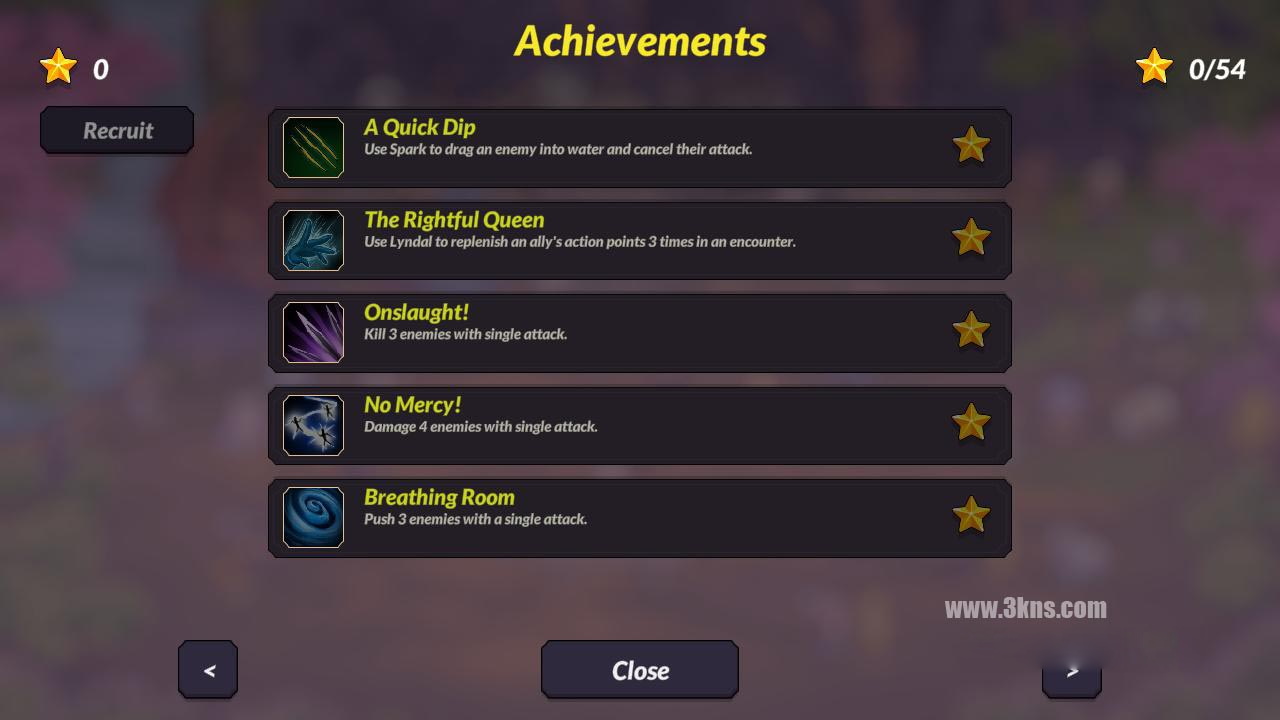This screenshot has width=1280, height=720.
Task: Click the star beside No Mercy!
Action: pos(970,423)
